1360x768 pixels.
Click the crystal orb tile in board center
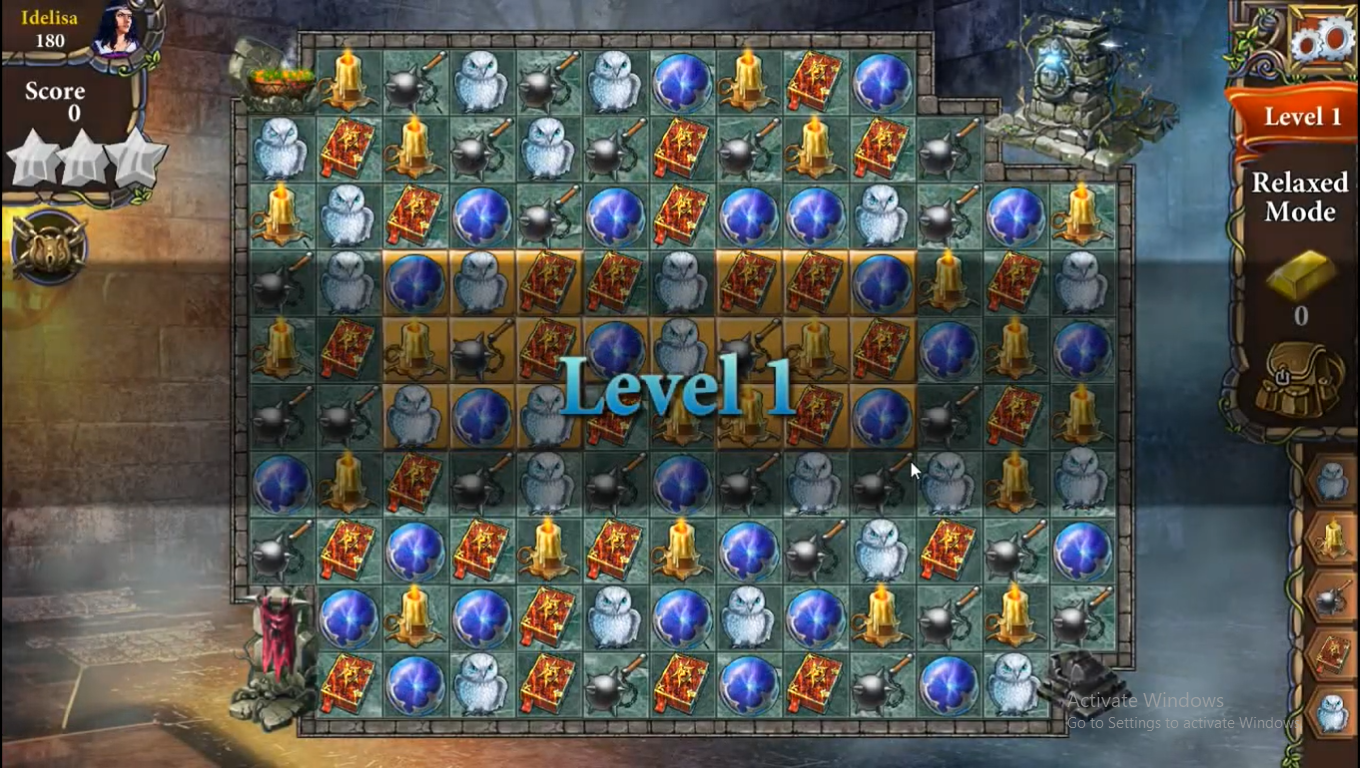tap(617, 350)
